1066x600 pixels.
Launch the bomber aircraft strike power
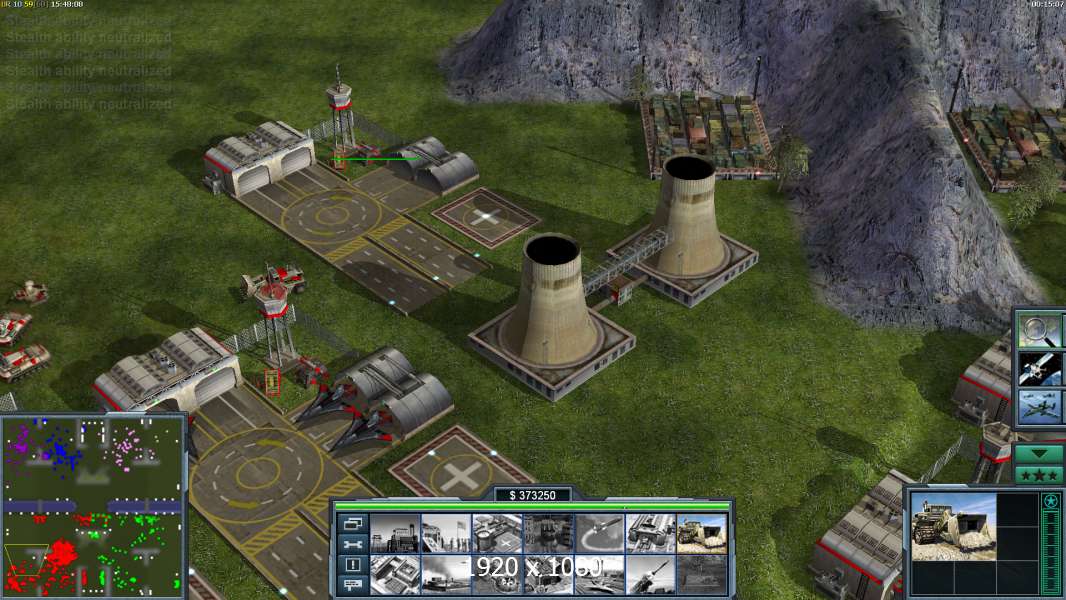1039,408
